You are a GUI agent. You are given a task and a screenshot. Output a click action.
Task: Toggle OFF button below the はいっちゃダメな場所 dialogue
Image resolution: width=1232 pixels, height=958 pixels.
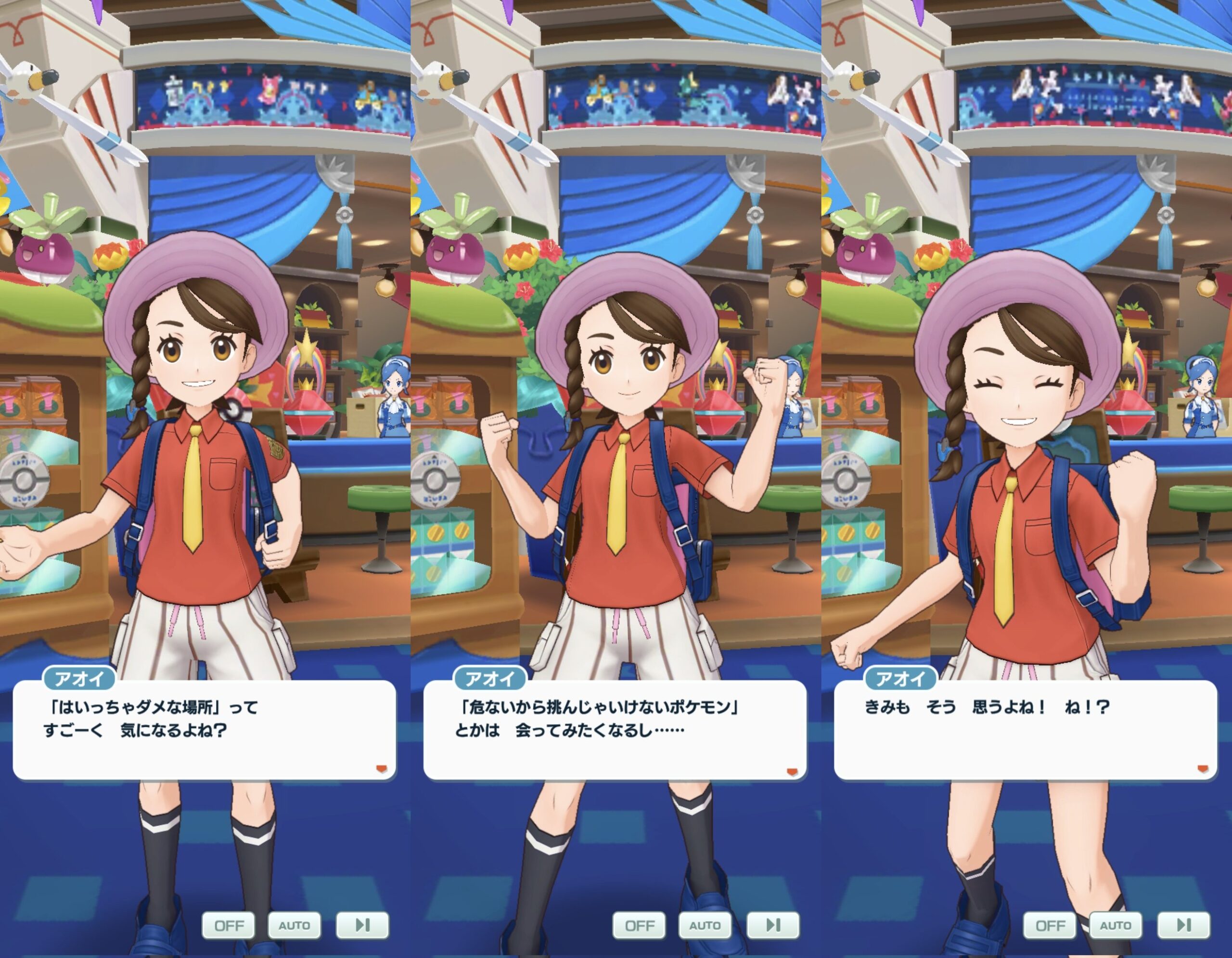[229, 925]
